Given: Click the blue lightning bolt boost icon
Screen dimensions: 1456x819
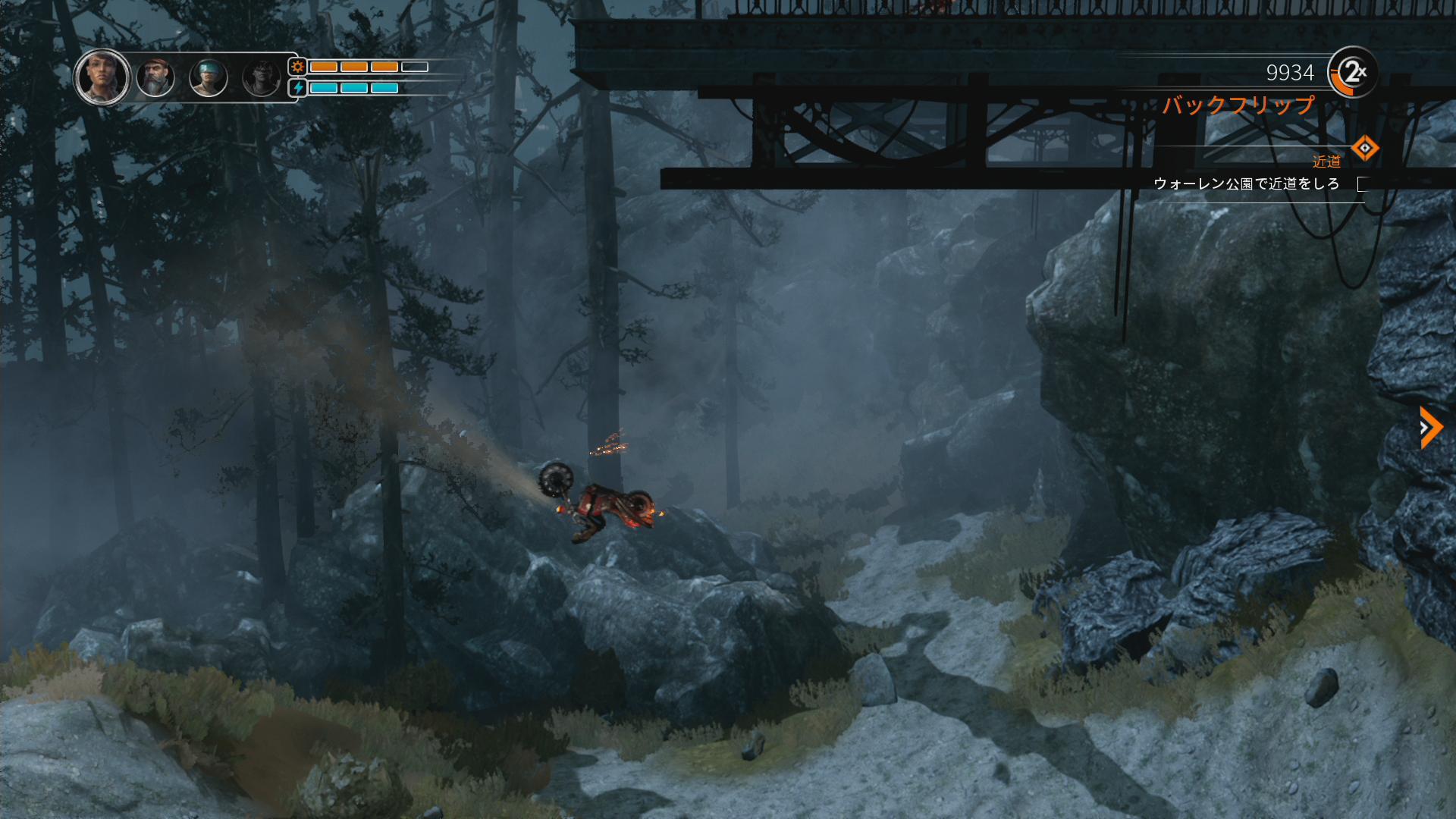Looking at the screenshot, I should [298, 88].
